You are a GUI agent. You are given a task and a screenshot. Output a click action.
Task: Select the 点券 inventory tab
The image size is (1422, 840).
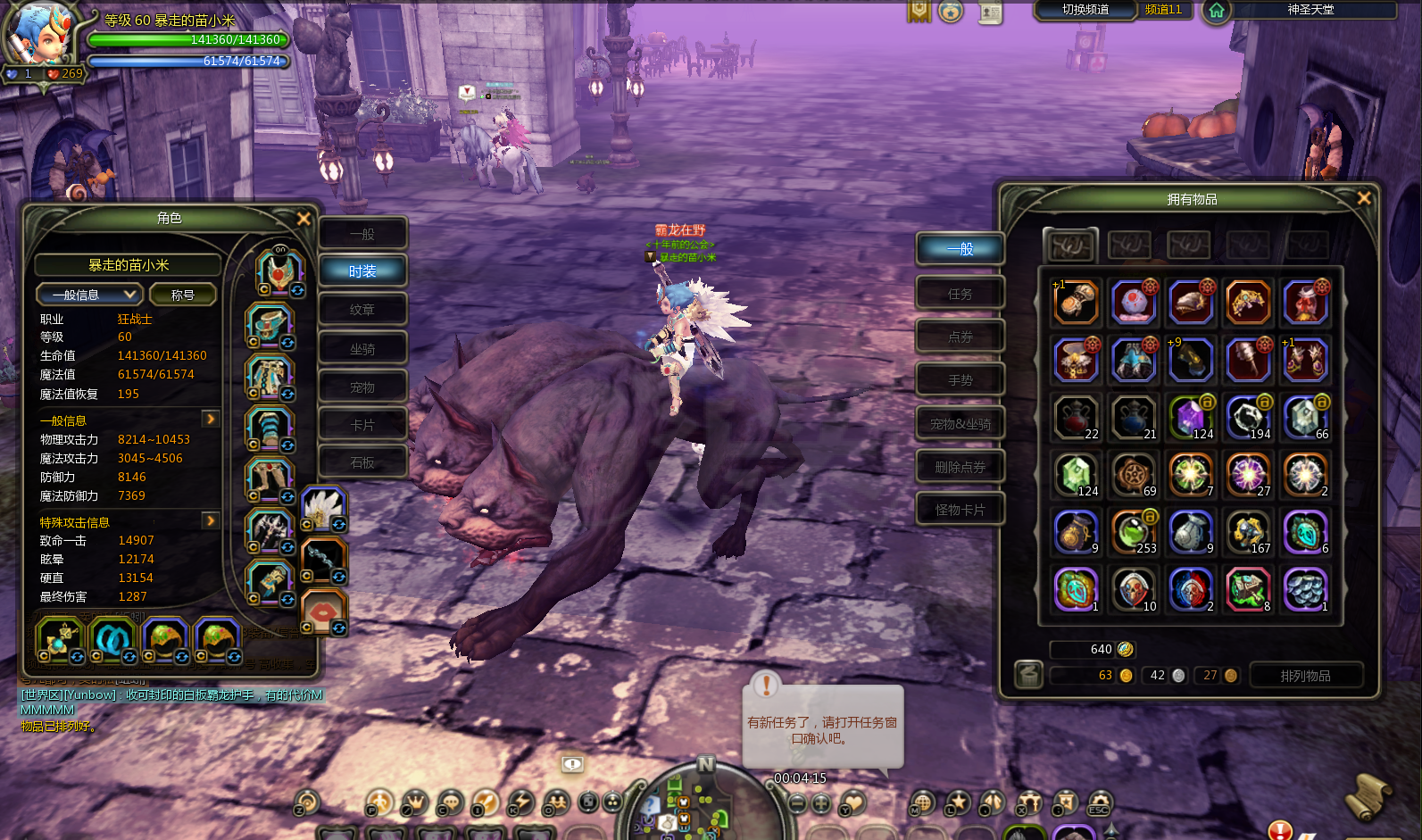(x=960, y=337)
